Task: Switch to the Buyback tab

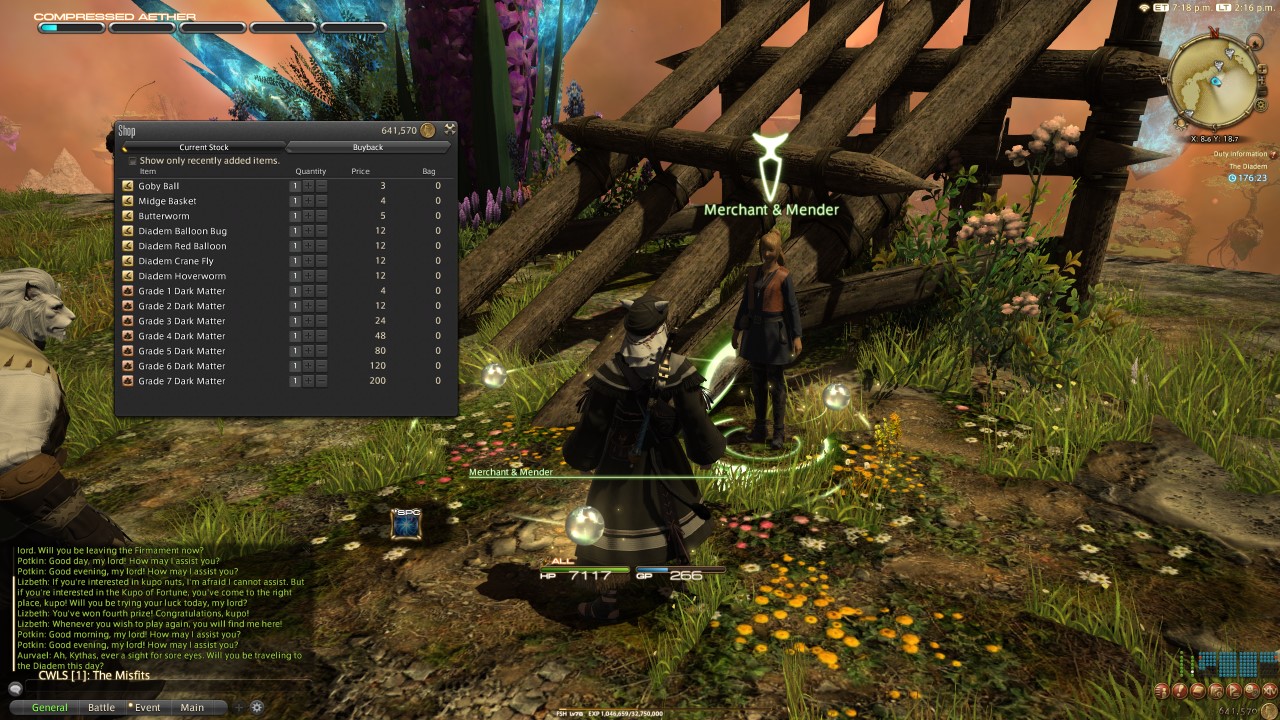Action: coord(367,147)
